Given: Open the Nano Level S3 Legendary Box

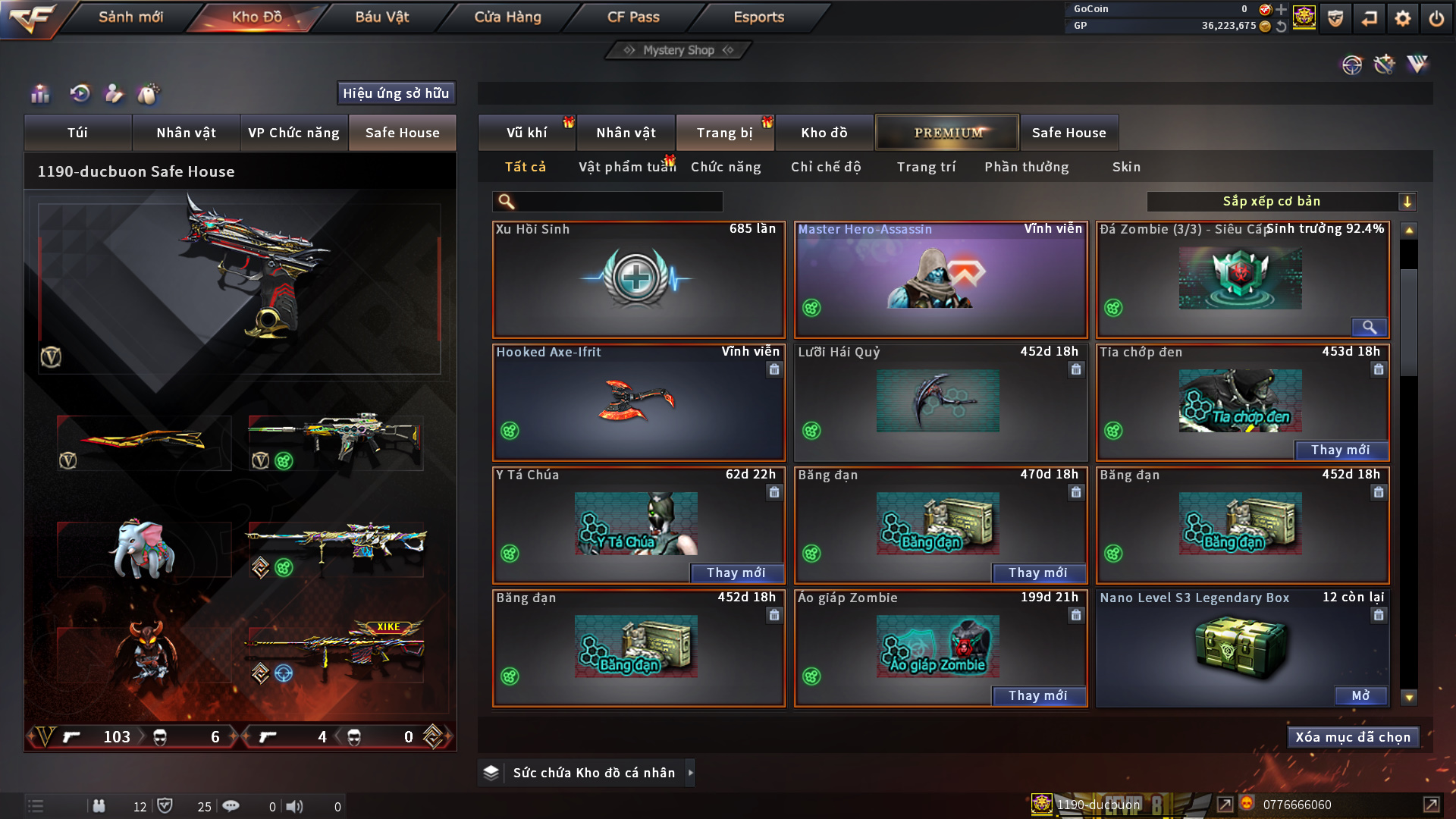Looking at the screenshot, I should 1360,695.
